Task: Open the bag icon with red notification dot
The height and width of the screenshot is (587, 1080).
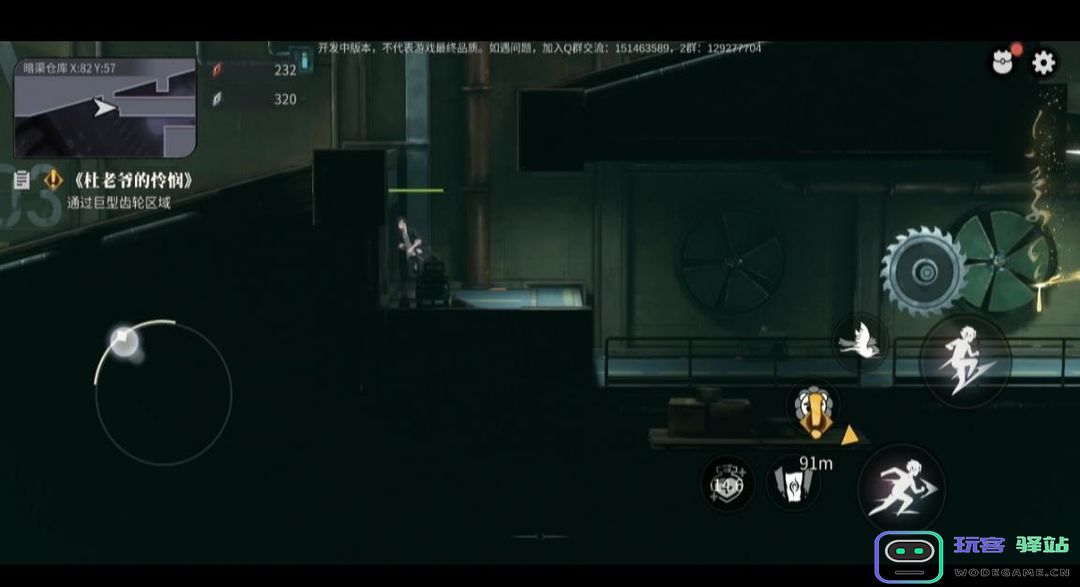Action: 1002,63
